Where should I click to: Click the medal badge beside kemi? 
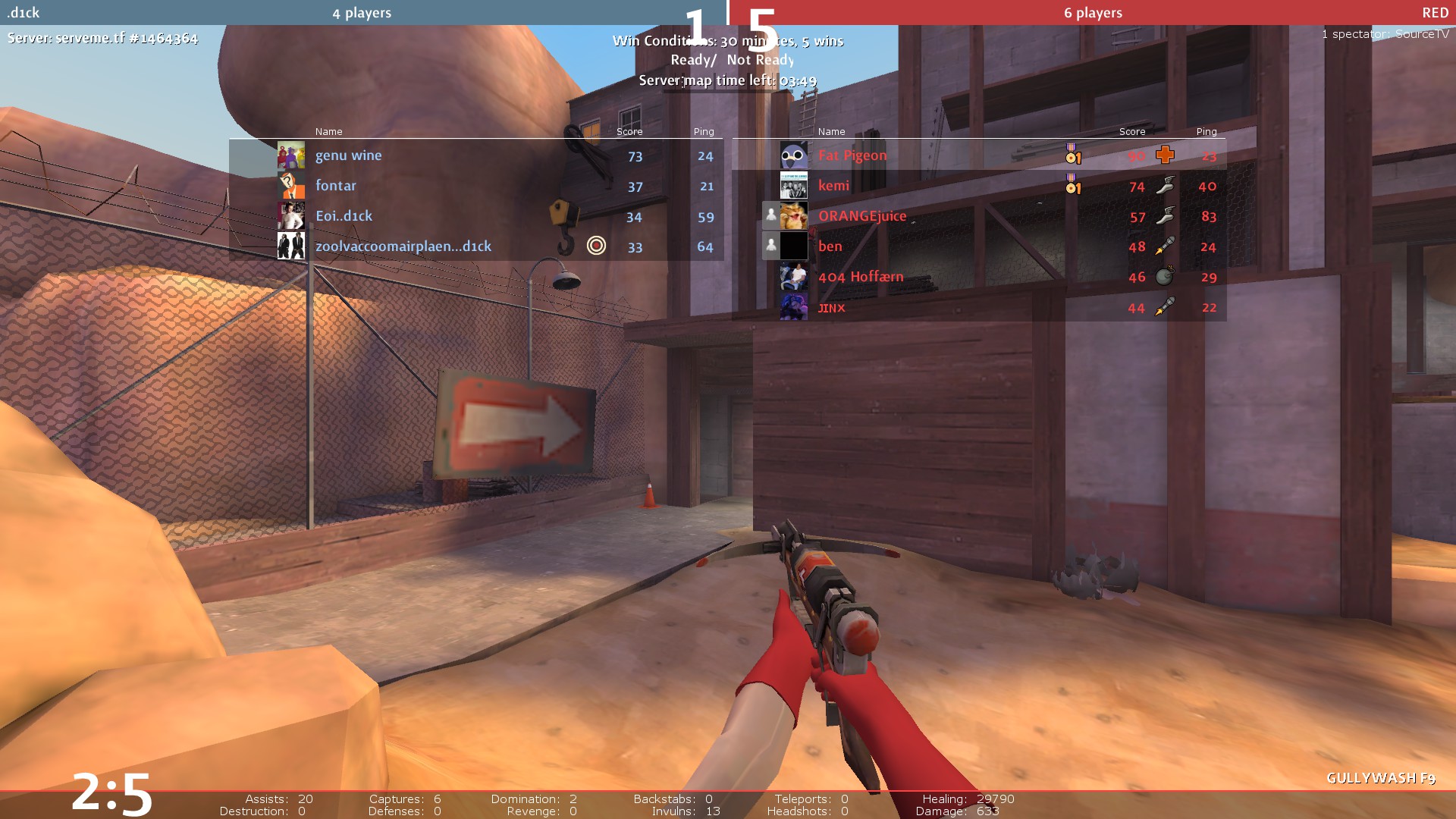click(x=1072, y=184)
